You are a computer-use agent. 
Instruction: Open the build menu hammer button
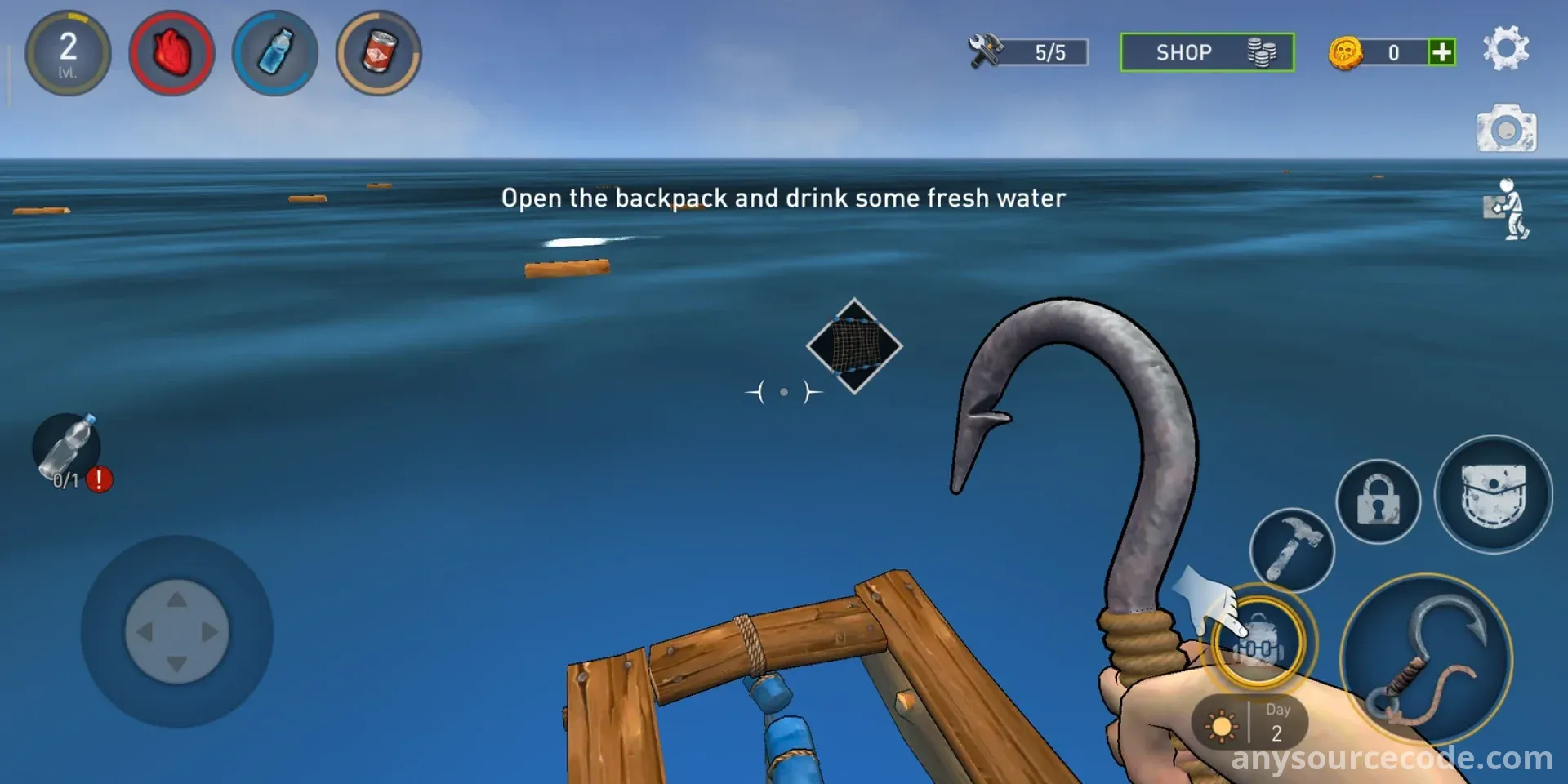1291,550
